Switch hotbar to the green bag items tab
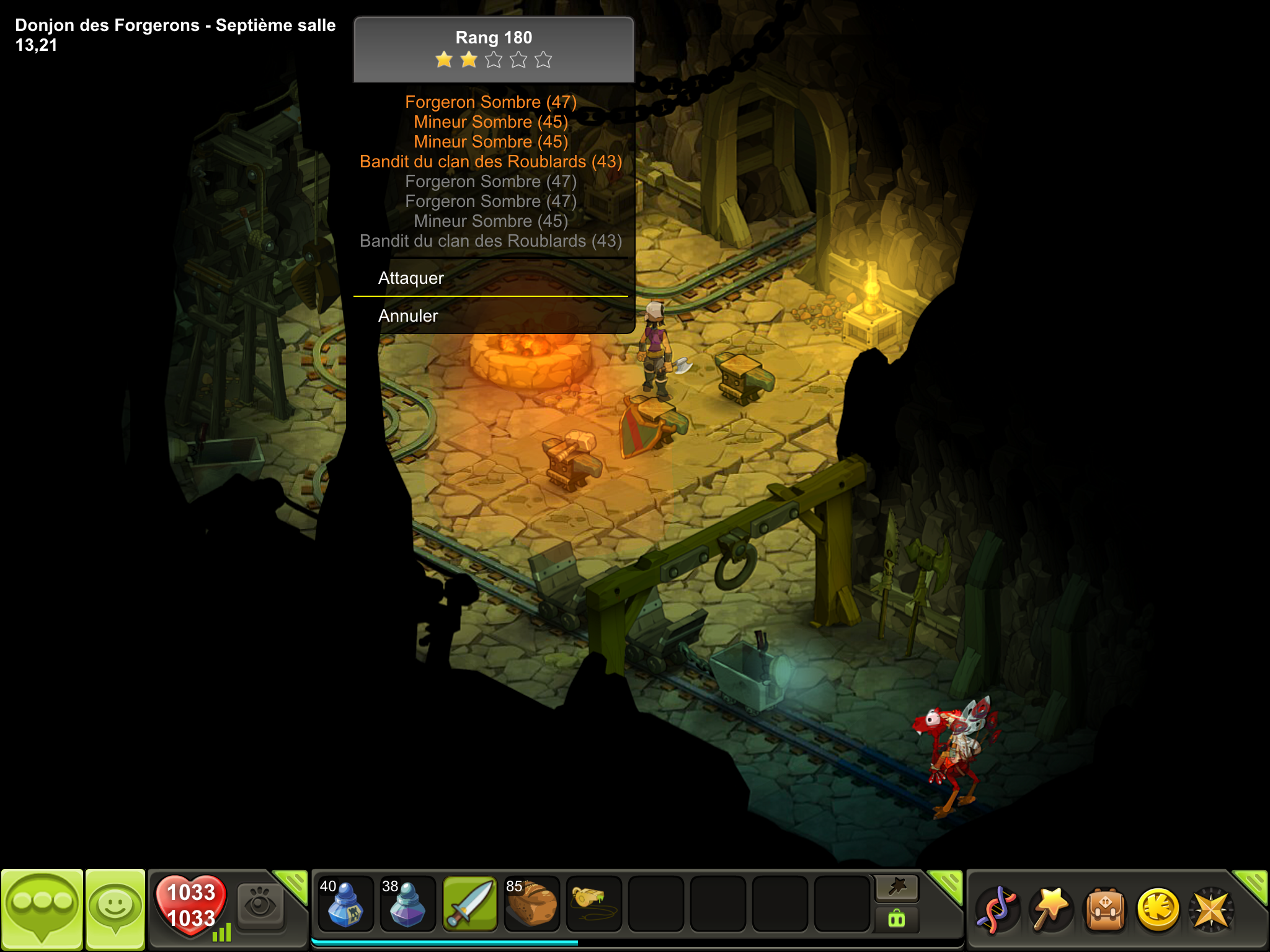 coord(897,919)
